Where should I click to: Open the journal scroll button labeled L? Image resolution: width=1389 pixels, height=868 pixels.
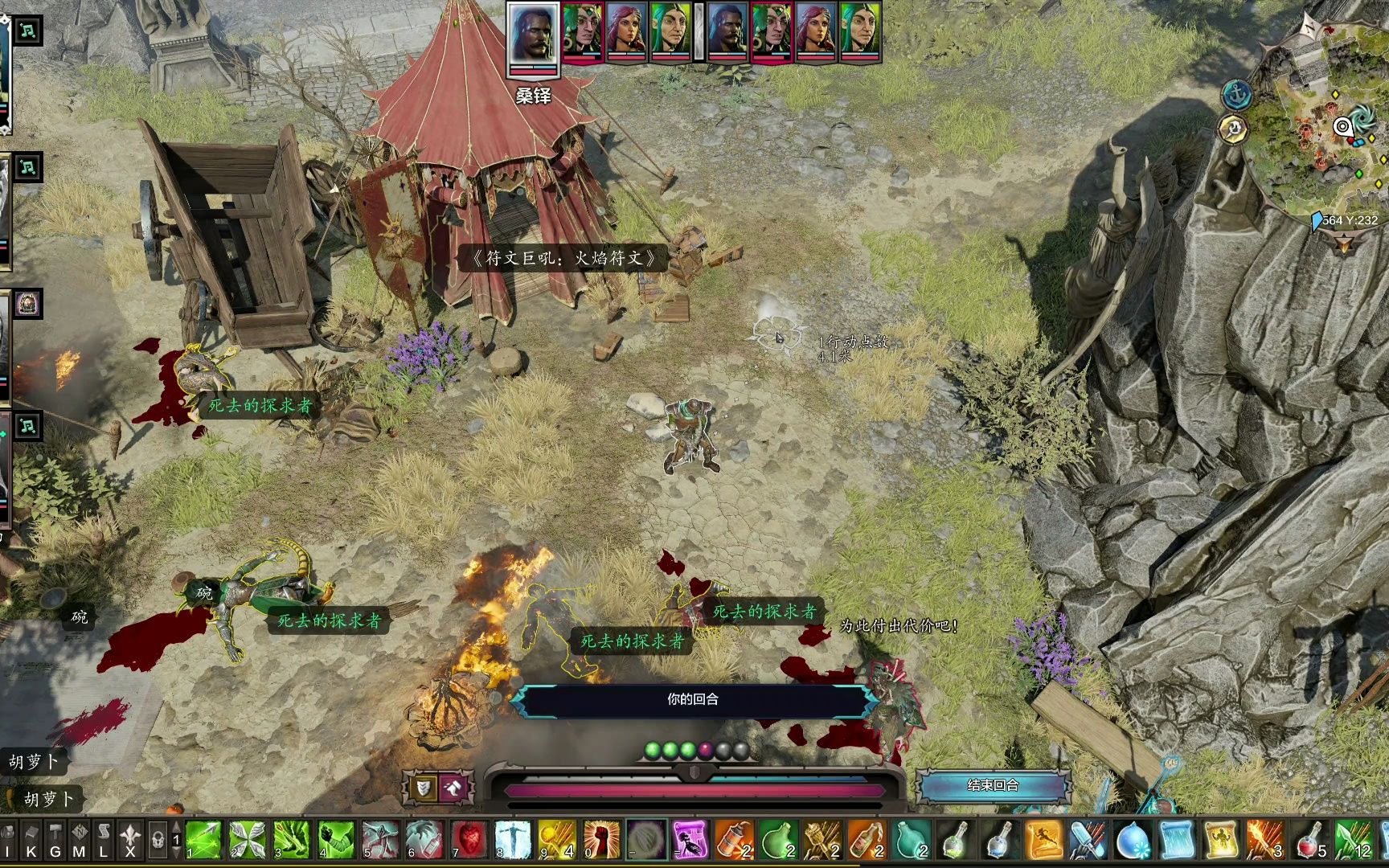coord(103,840)
